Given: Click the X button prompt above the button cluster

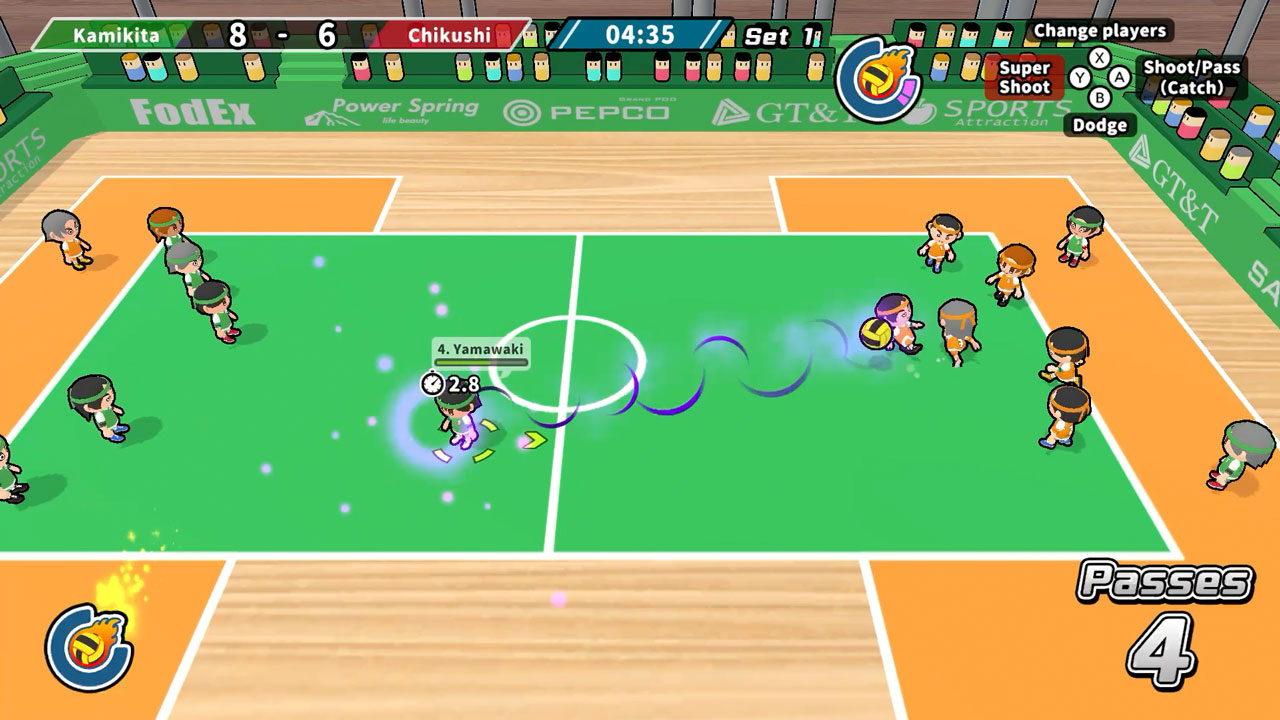Looking at the screenshot, I should coord(1100,57).
